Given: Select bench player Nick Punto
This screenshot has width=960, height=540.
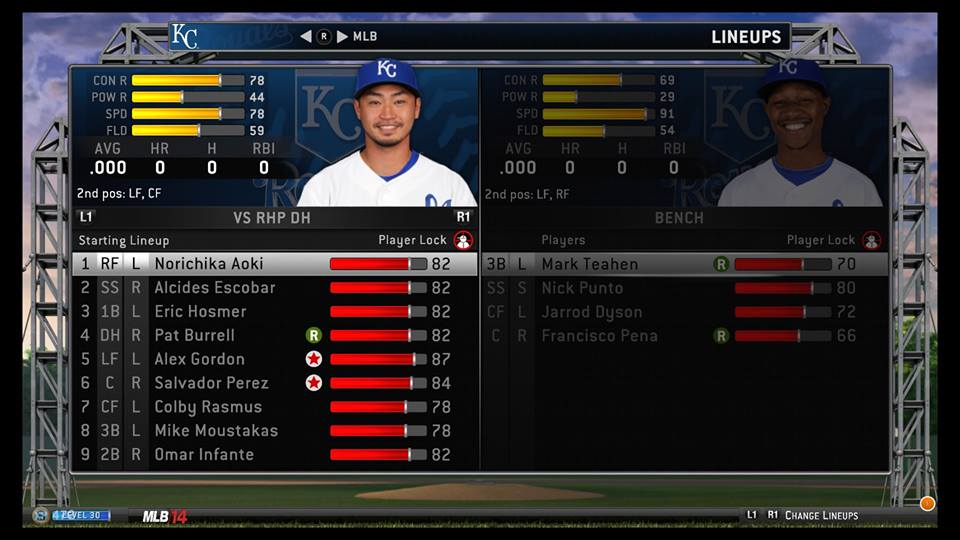Looking at the screenshot, I should (x=582, y=288).
